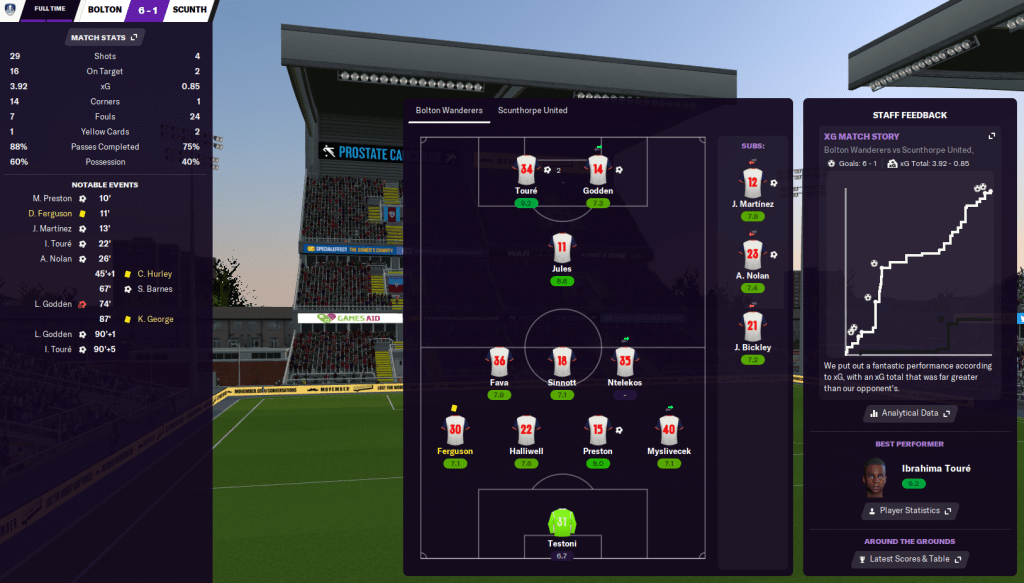Viewport: 1024px width, 583px height.
Task: Switch to the Scunthorpe United tab
Action: tap(532, 111)
